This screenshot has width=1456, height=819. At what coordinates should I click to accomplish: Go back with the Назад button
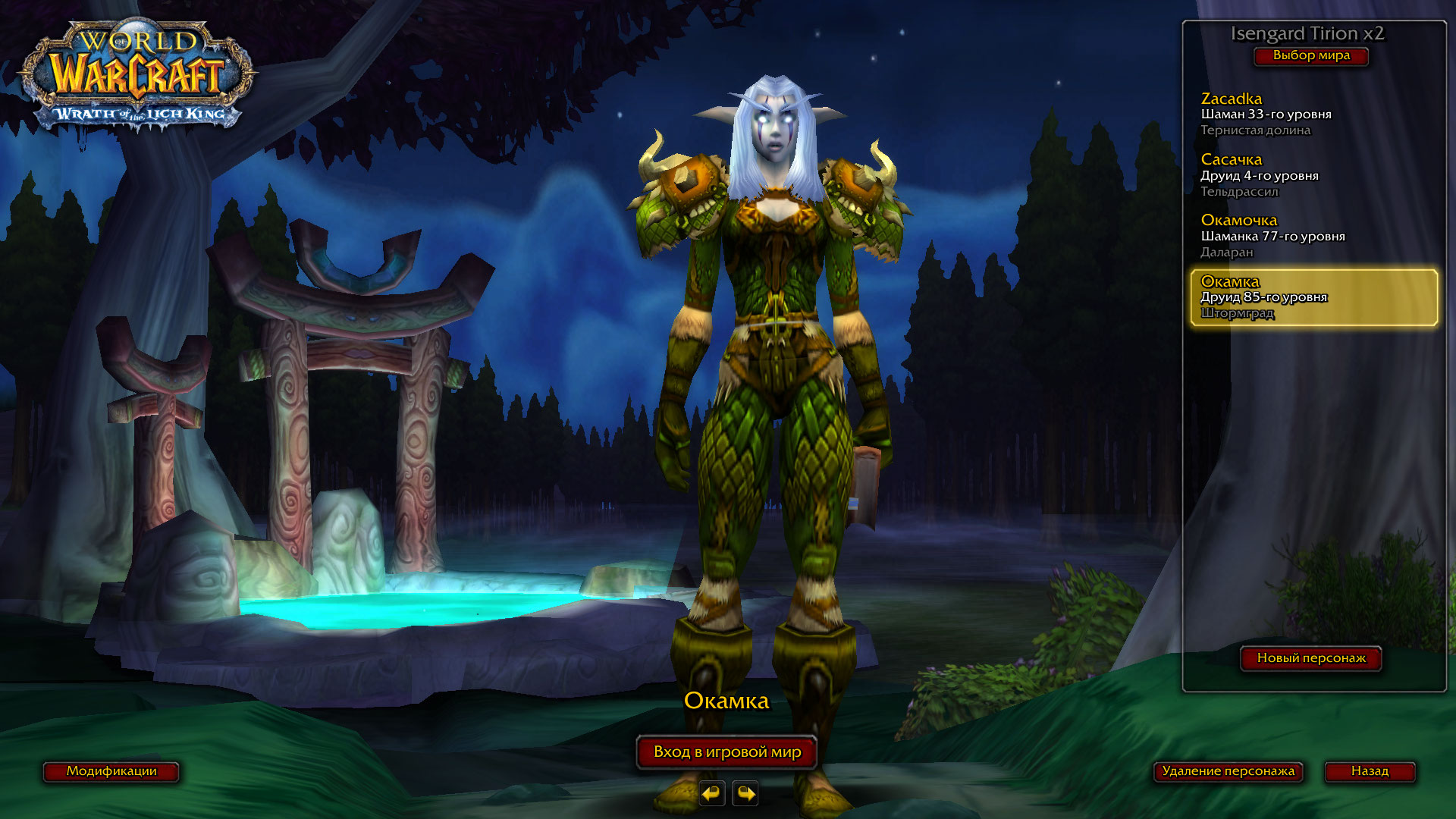(1370, 771)
